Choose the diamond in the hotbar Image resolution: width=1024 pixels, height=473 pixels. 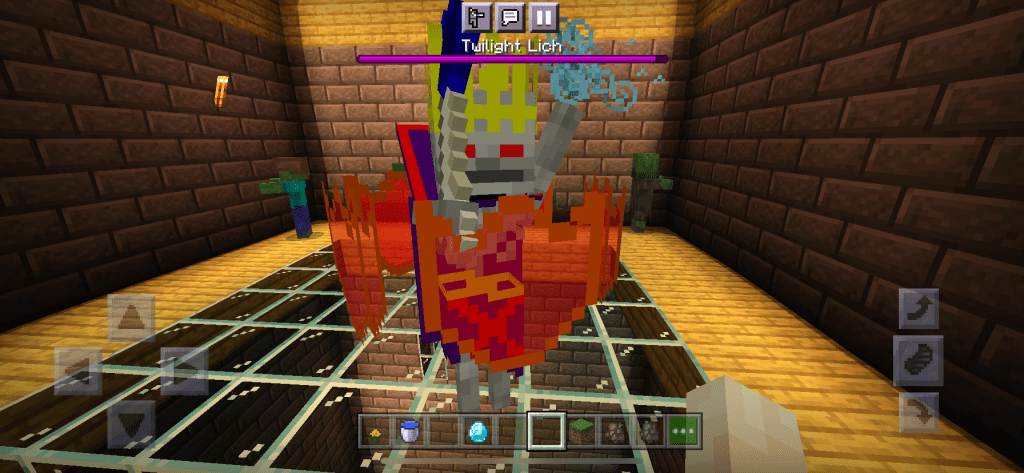click(477, 431)
